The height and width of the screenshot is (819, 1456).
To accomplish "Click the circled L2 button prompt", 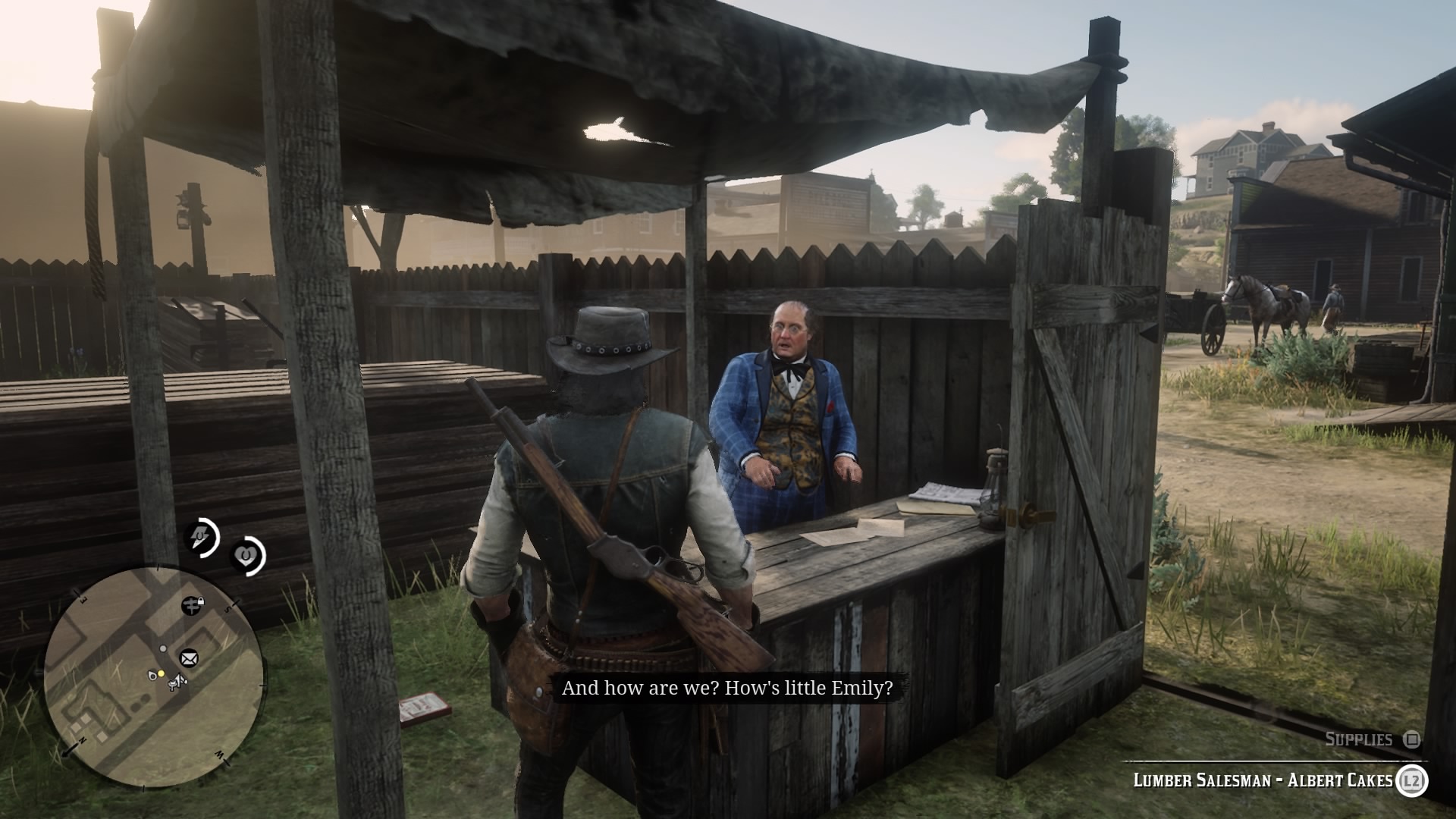I will (x=1410, y=781).
